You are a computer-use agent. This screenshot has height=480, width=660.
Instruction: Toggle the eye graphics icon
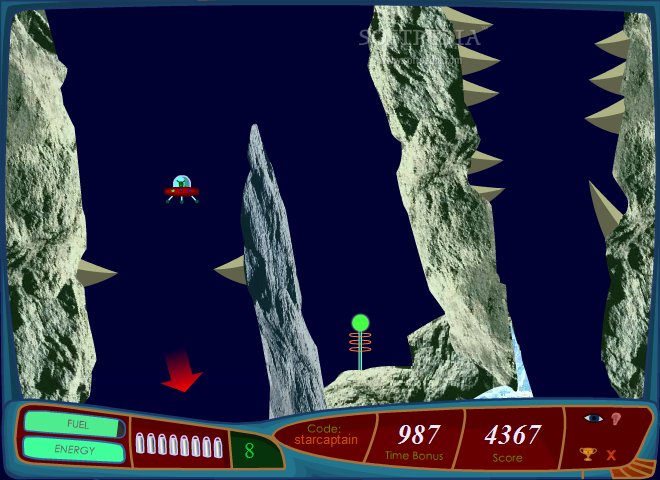tap(592, 419)
